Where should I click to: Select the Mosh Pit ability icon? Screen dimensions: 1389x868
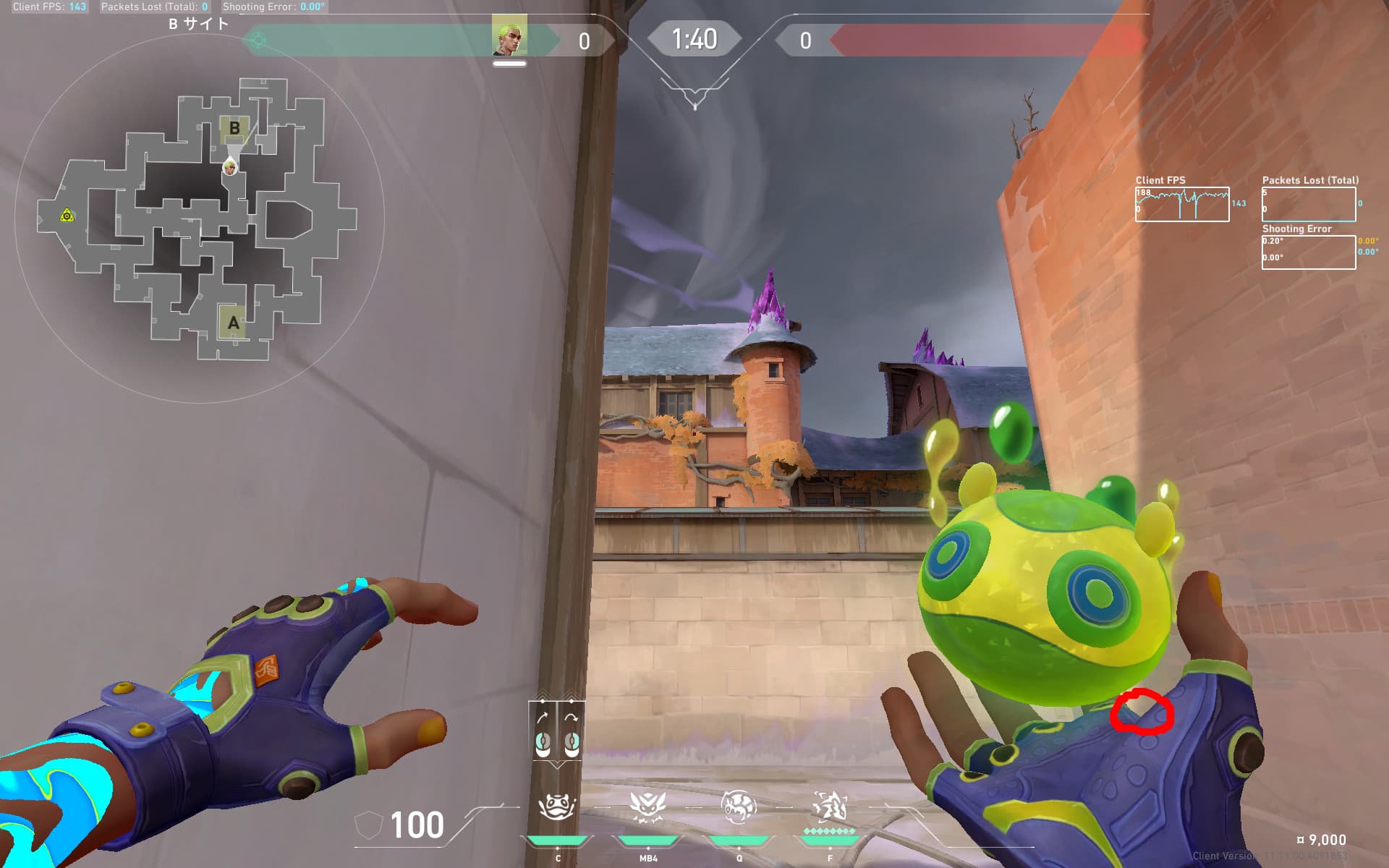coord(556,807)
